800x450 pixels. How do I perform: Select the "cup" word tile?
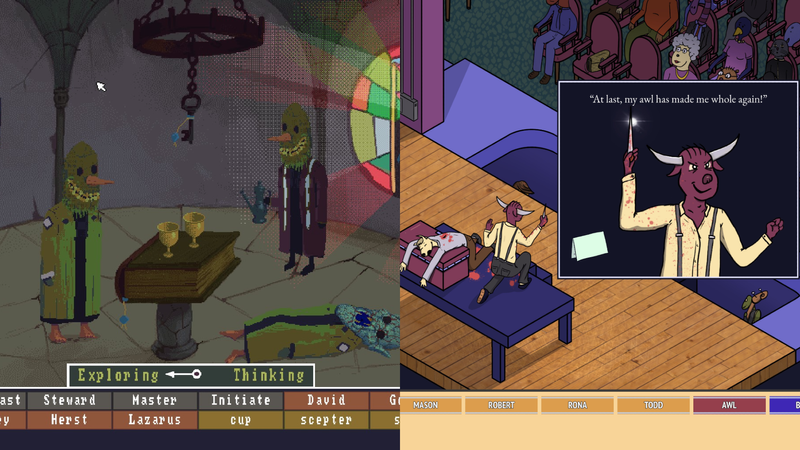click(240, 420)
